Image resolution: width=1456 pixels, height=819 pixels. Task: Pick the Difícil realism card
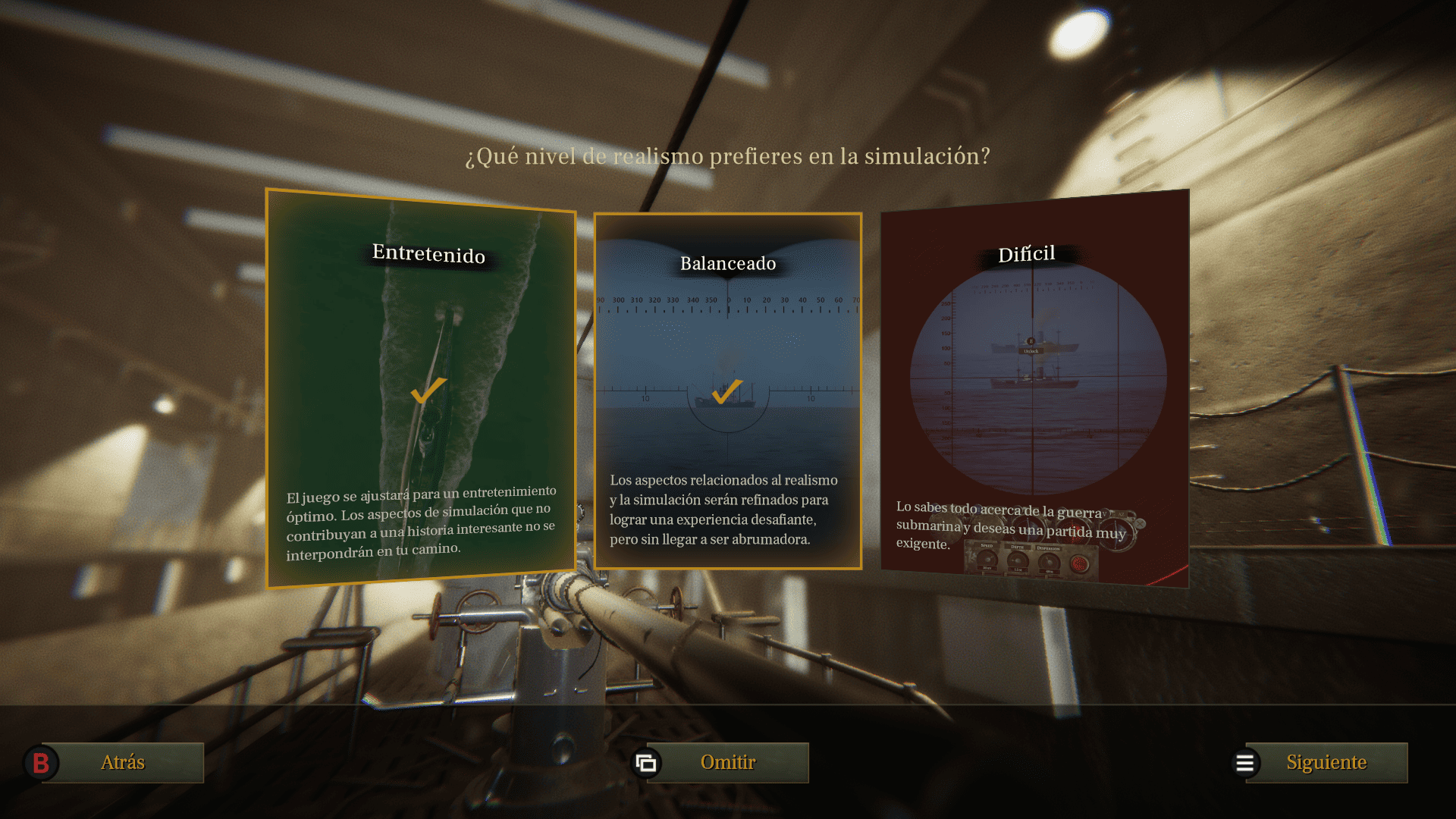[1034, 389]
